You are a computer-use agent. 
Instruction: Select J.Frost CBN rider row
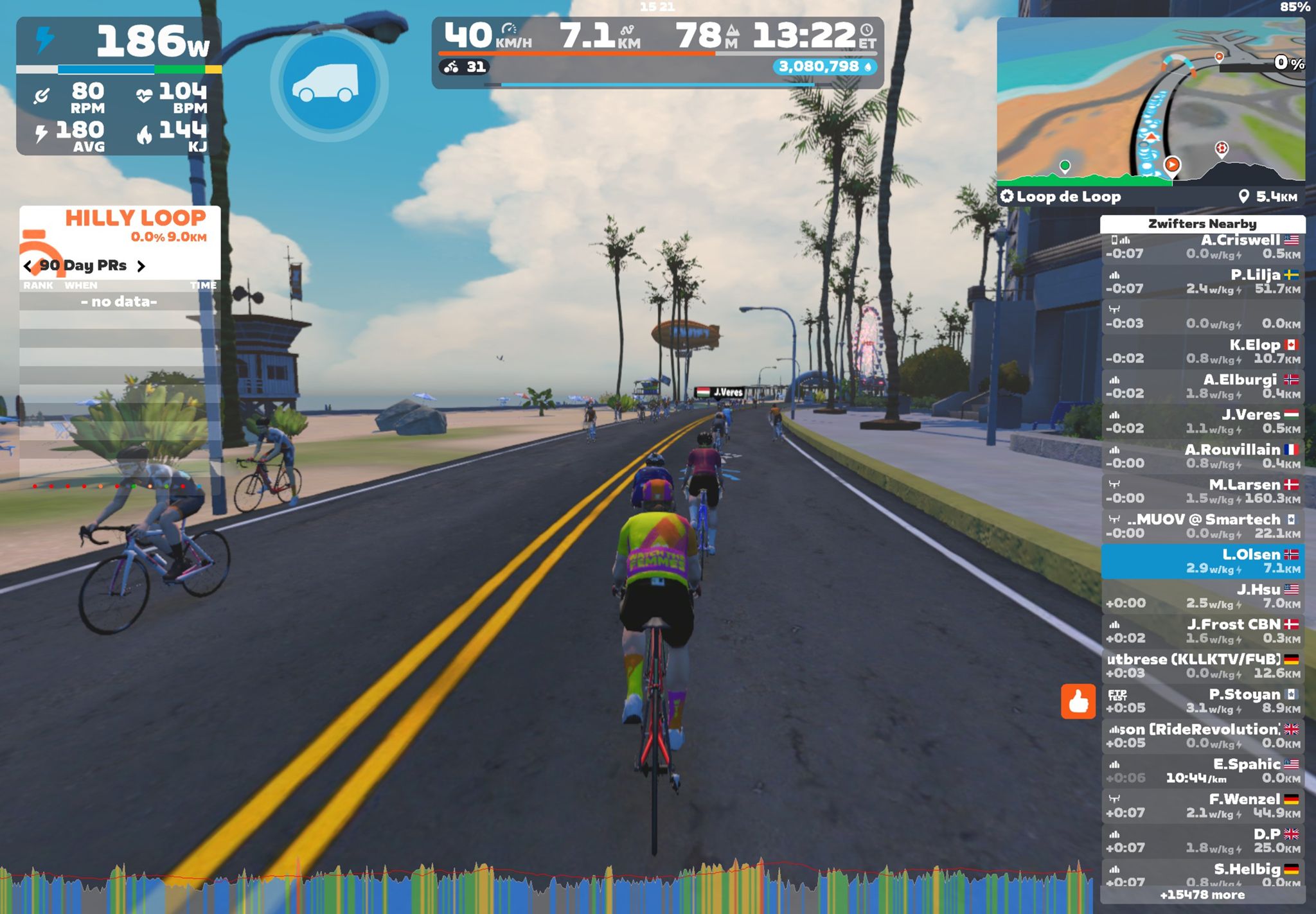pyautogui.click(x=1202, y=631)
